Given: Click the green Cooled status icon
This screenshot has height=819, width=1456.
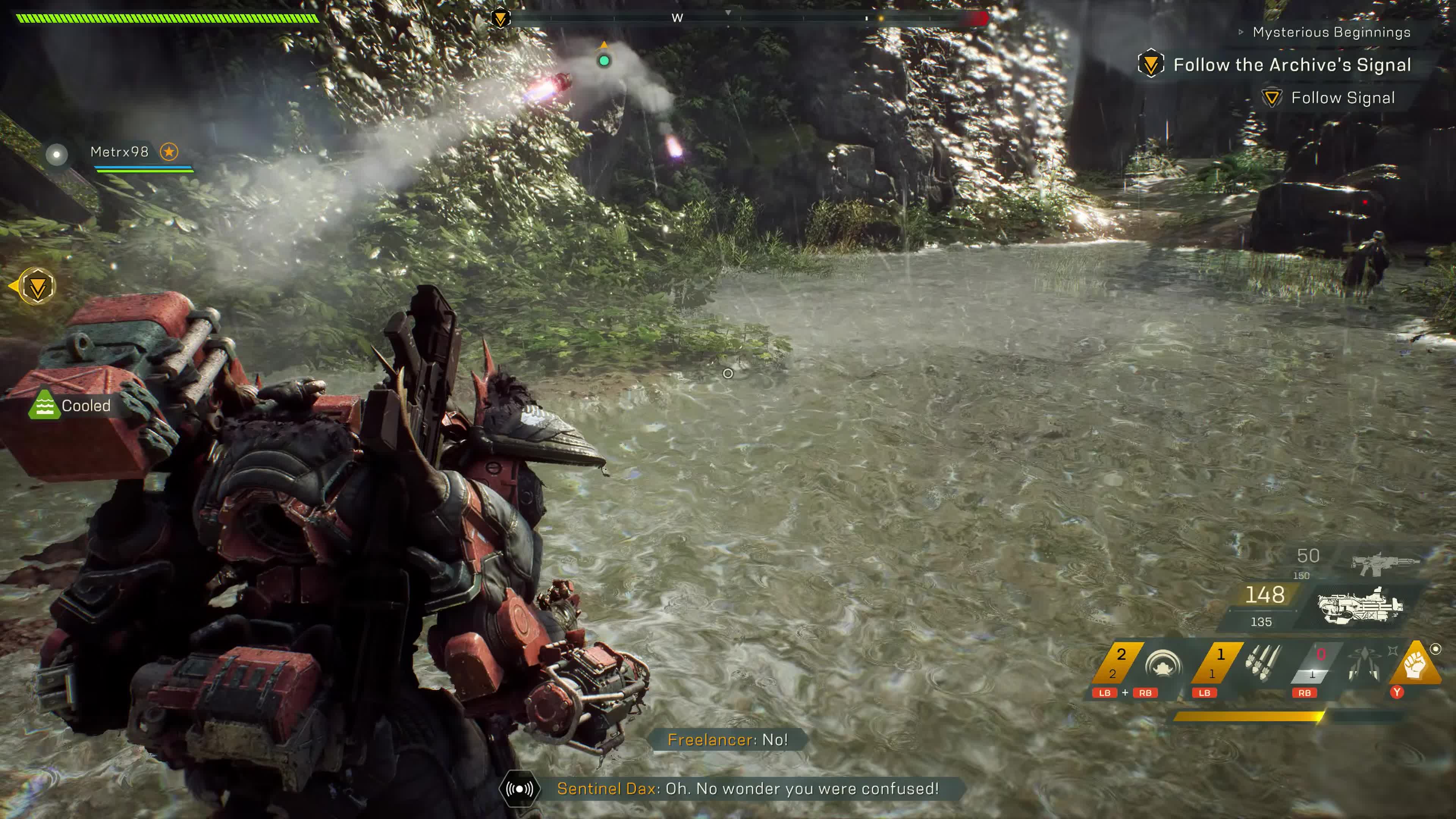Looking at the screenshot, I should (45, 405).
